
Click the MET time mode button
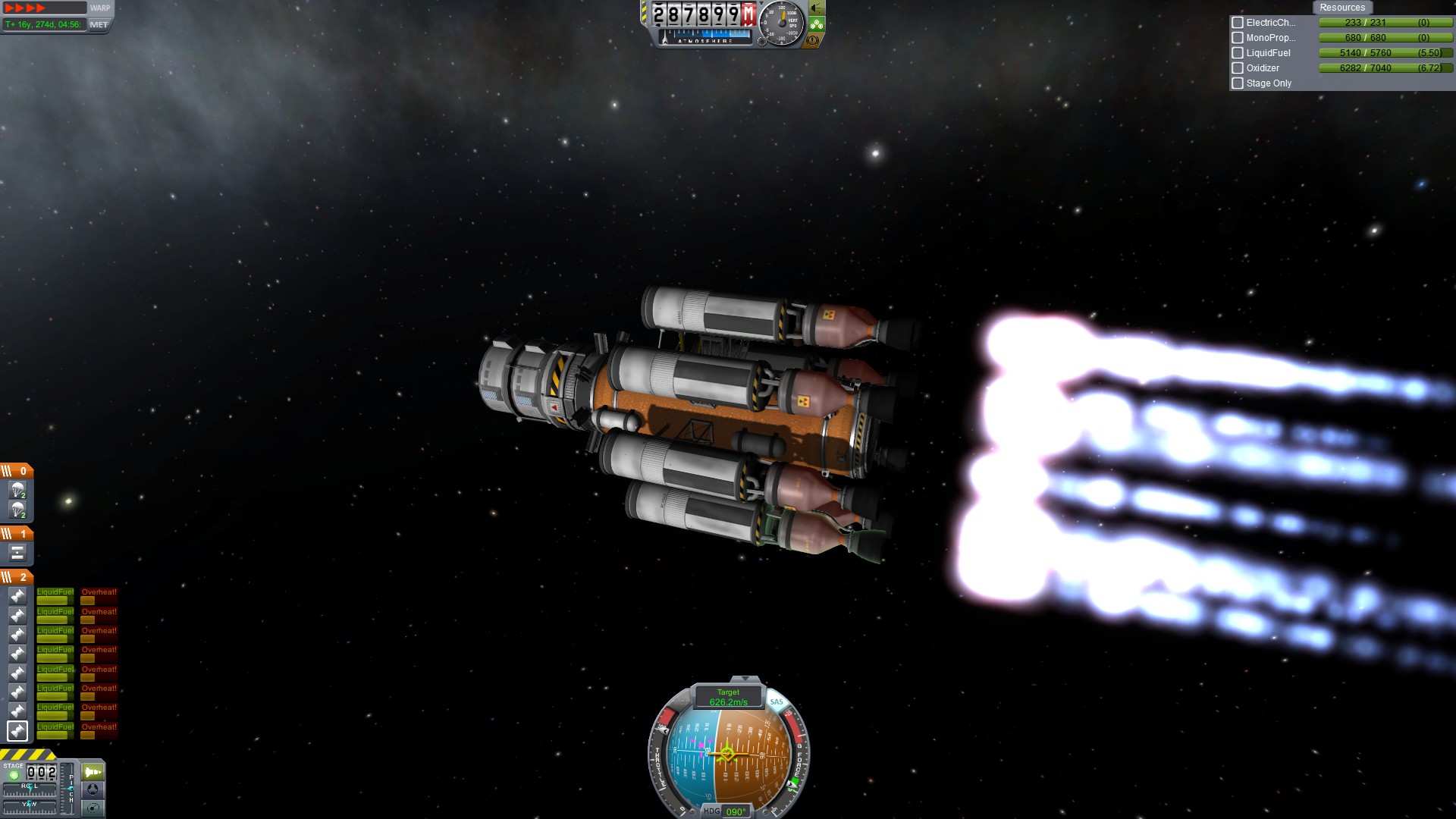(x=99, y=25)
